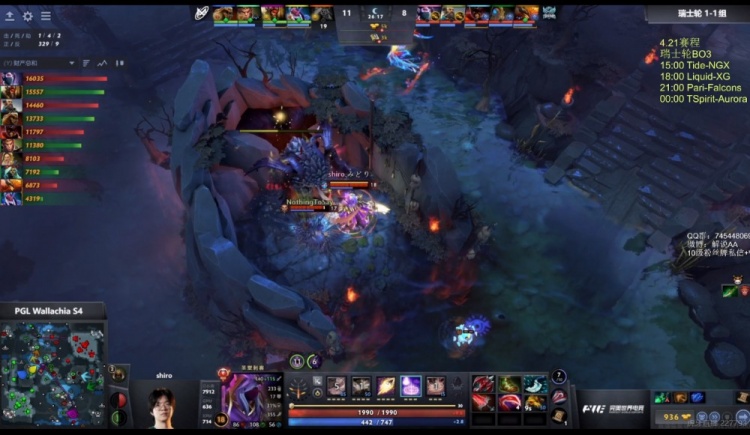Select the green item in the inventory
This screenshot has width=750, height=435.
pyautogui.click(x=510, y=384)
